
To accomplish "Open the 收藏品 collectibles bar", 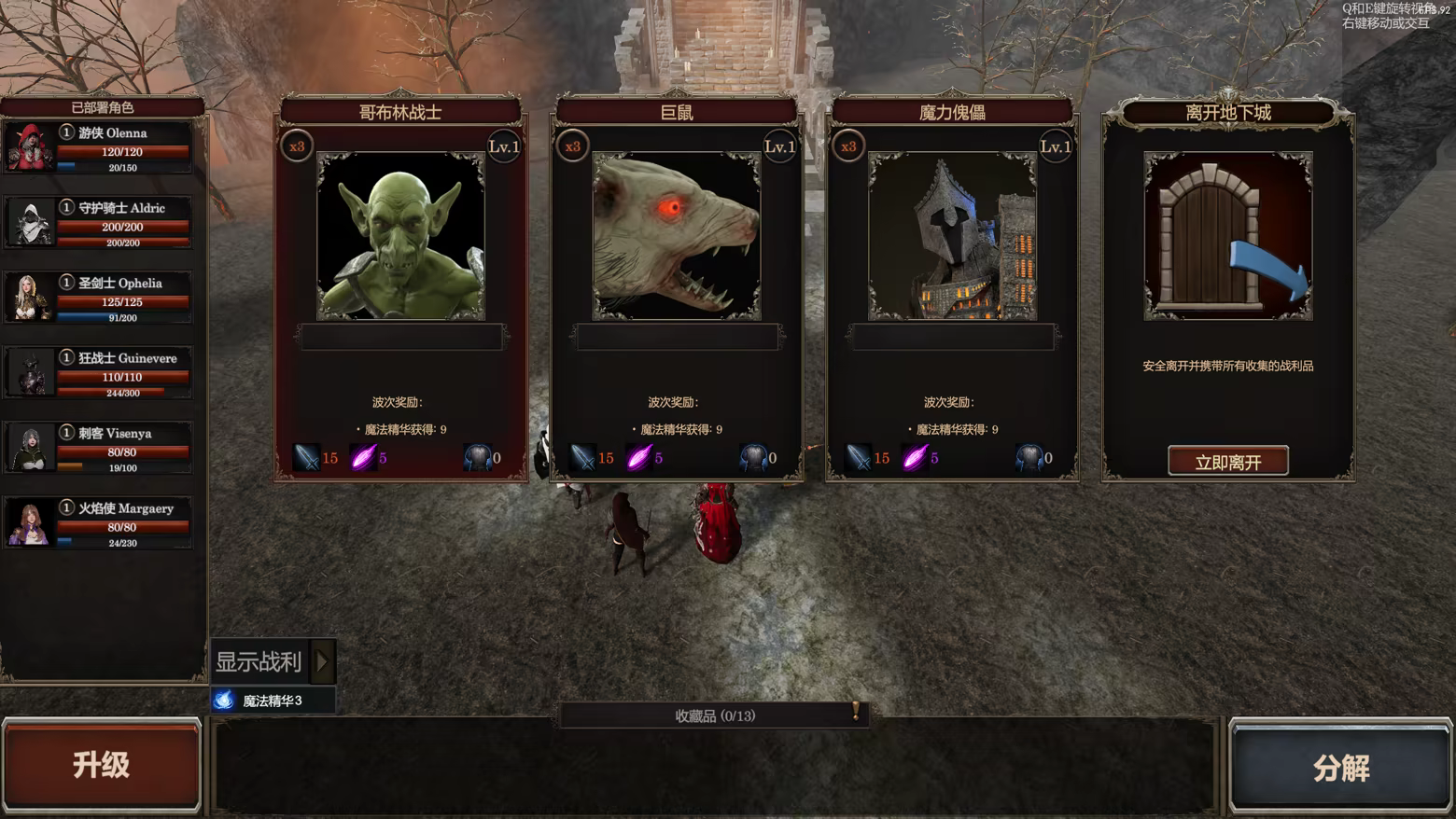I will (x=715, y=715).
